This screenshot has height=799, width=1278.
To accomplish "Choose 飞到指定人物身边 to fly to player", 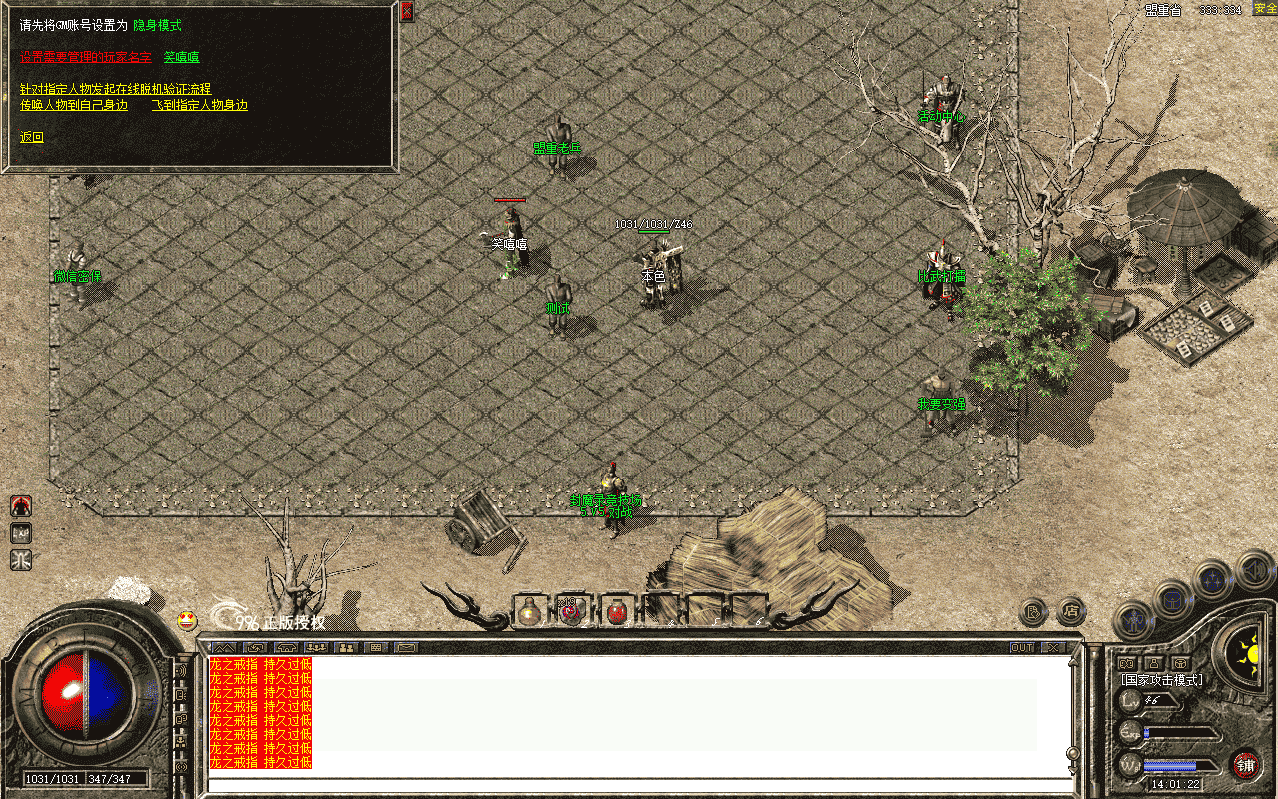I will click(x=199, y=105).
